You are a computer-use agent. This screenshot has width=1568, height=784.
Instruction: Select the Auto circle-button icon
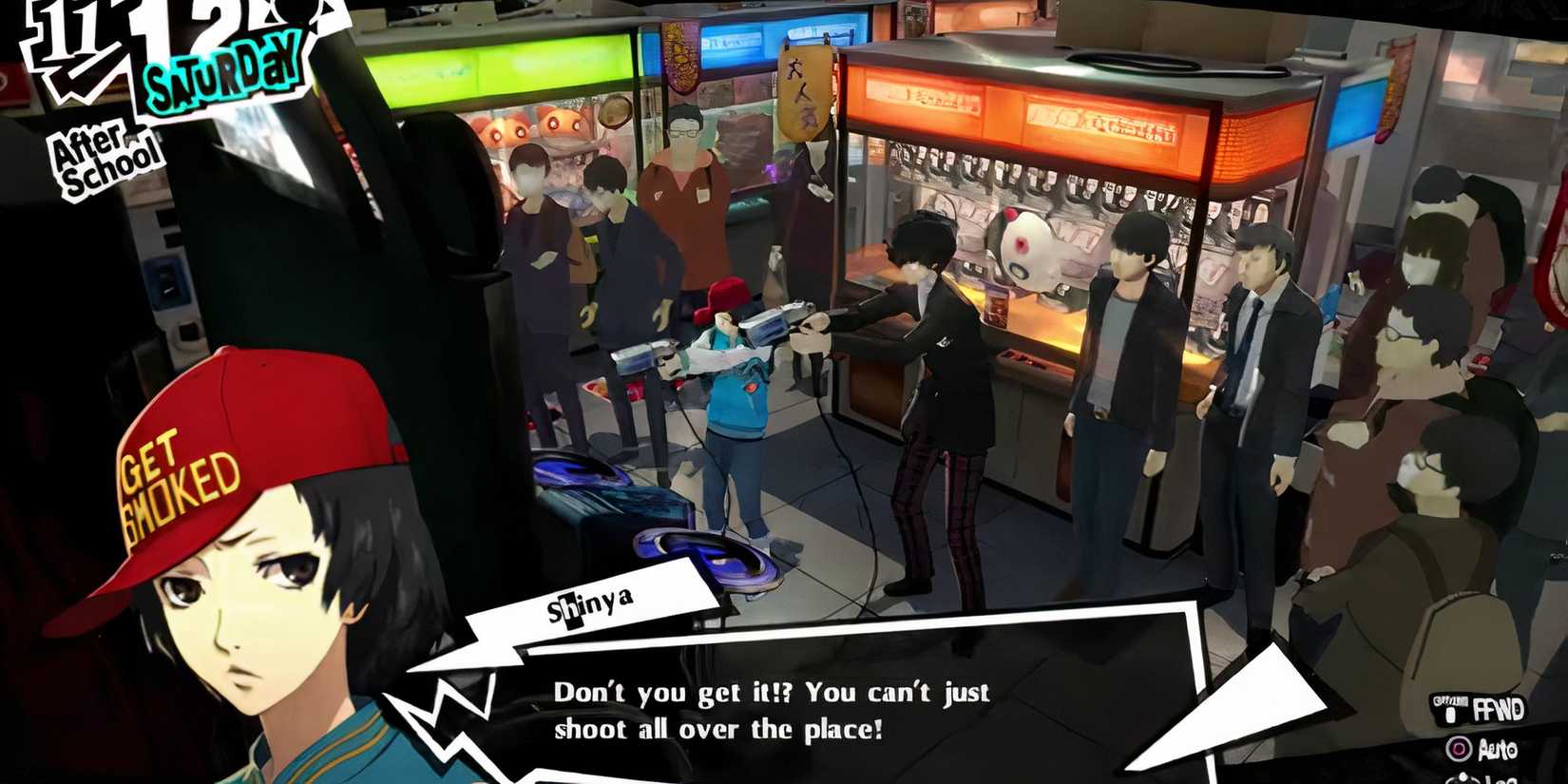click(1460, 749)
